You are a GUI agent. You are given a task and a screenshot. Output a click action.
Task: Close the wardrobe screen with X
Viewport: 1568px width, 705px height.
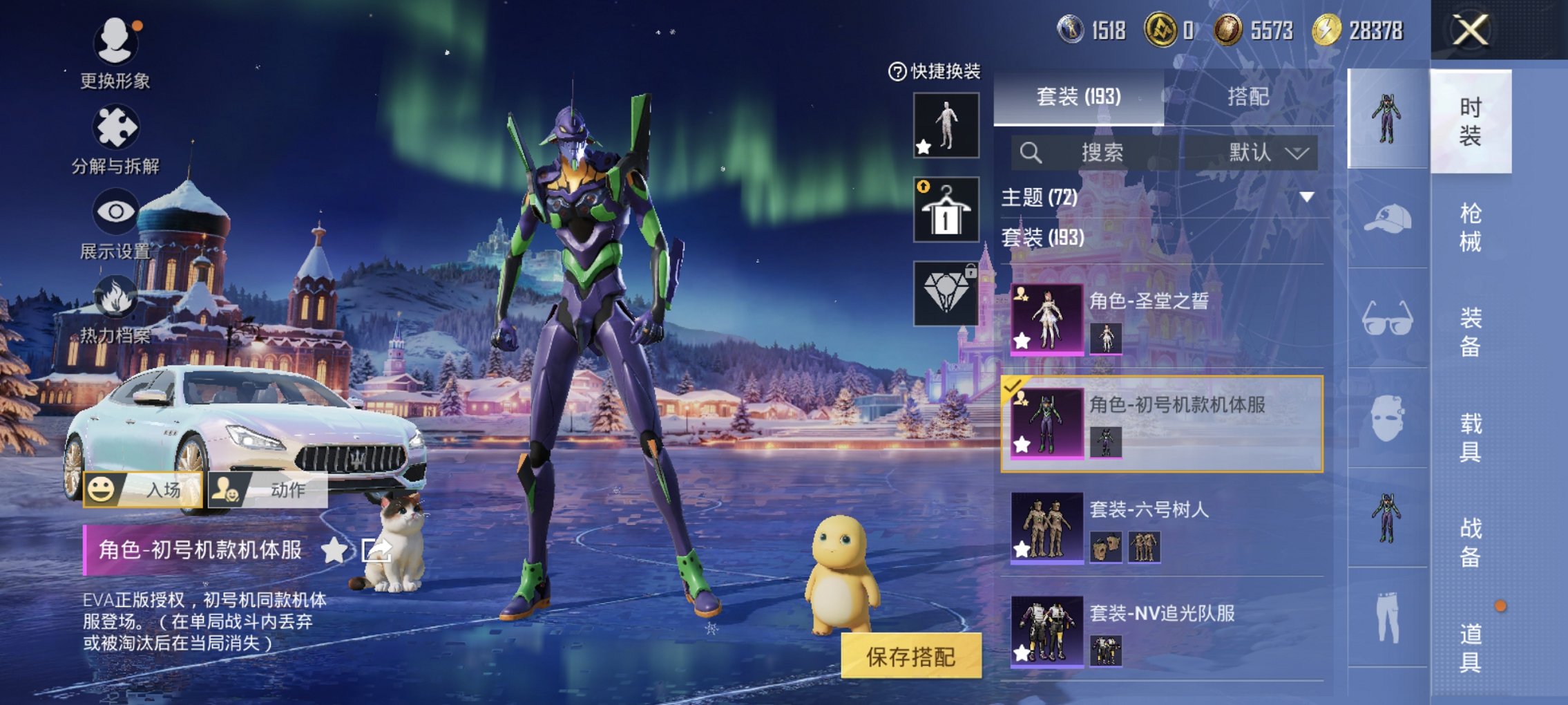point(1470,30)
